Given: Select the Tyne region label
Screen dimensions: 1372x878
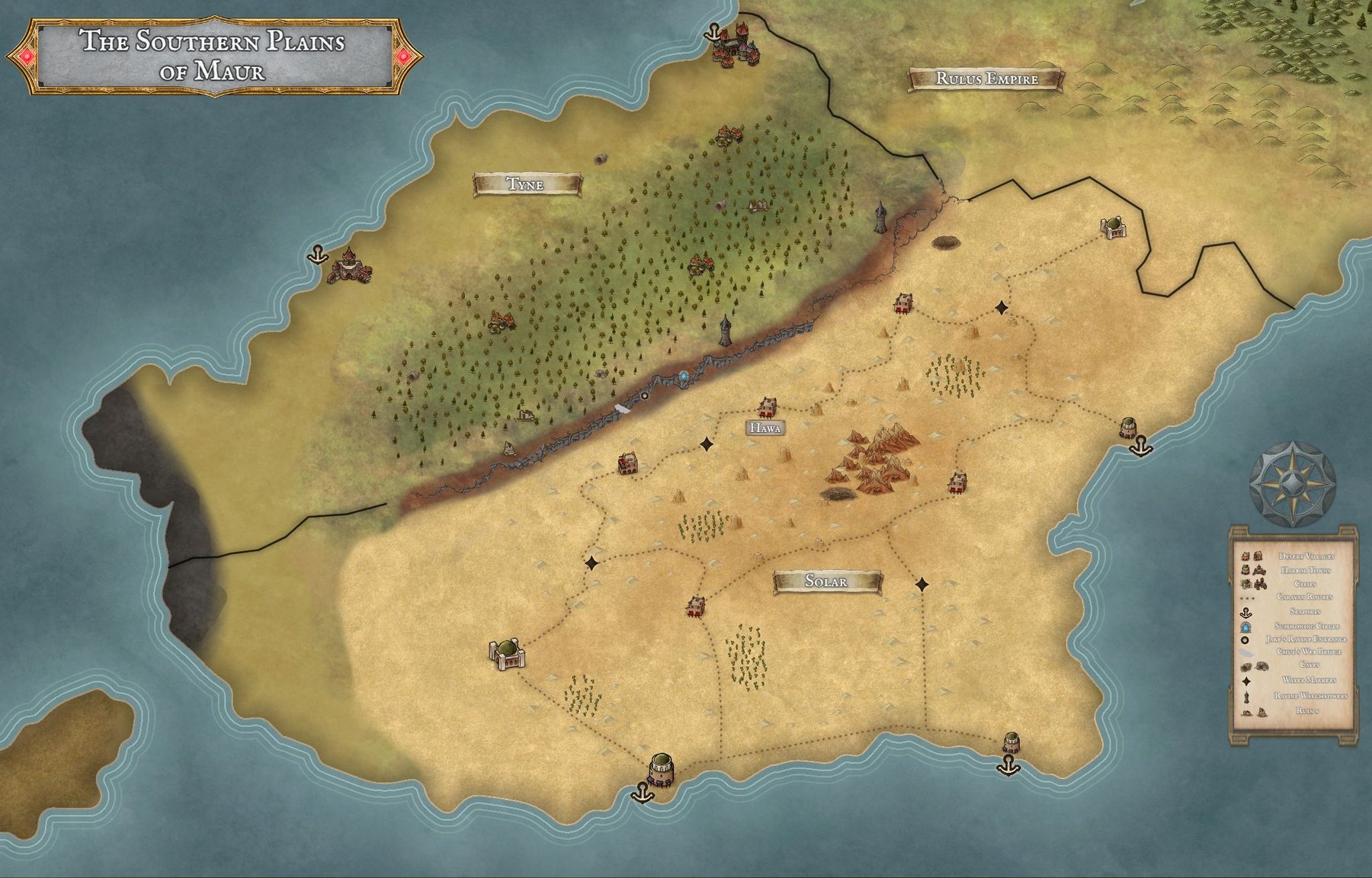Looking at the screenshot, I should coord(527,184).
